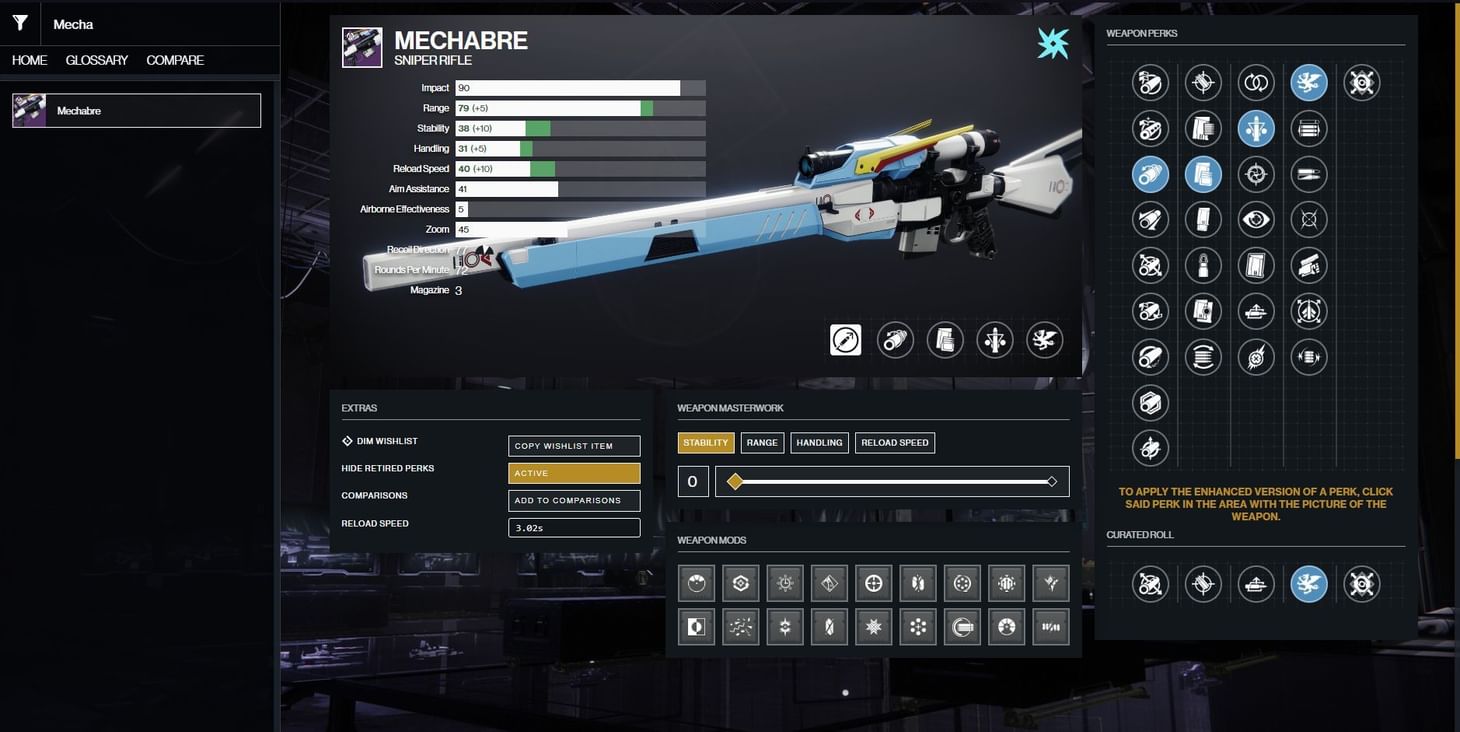
Task: Select Mechabre in the left sidebar list
Action: pyautogui.click(x=135, y=111)
